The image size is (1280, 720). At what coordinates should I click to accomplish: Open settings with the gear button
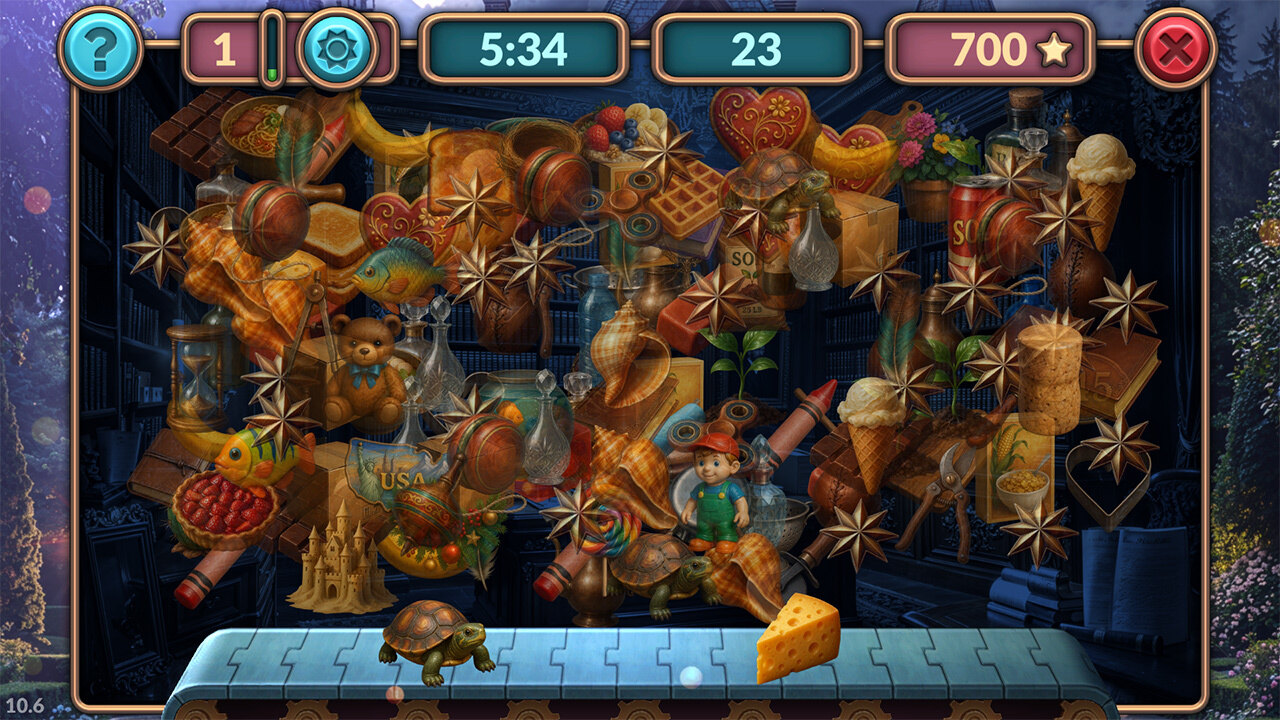337,48
